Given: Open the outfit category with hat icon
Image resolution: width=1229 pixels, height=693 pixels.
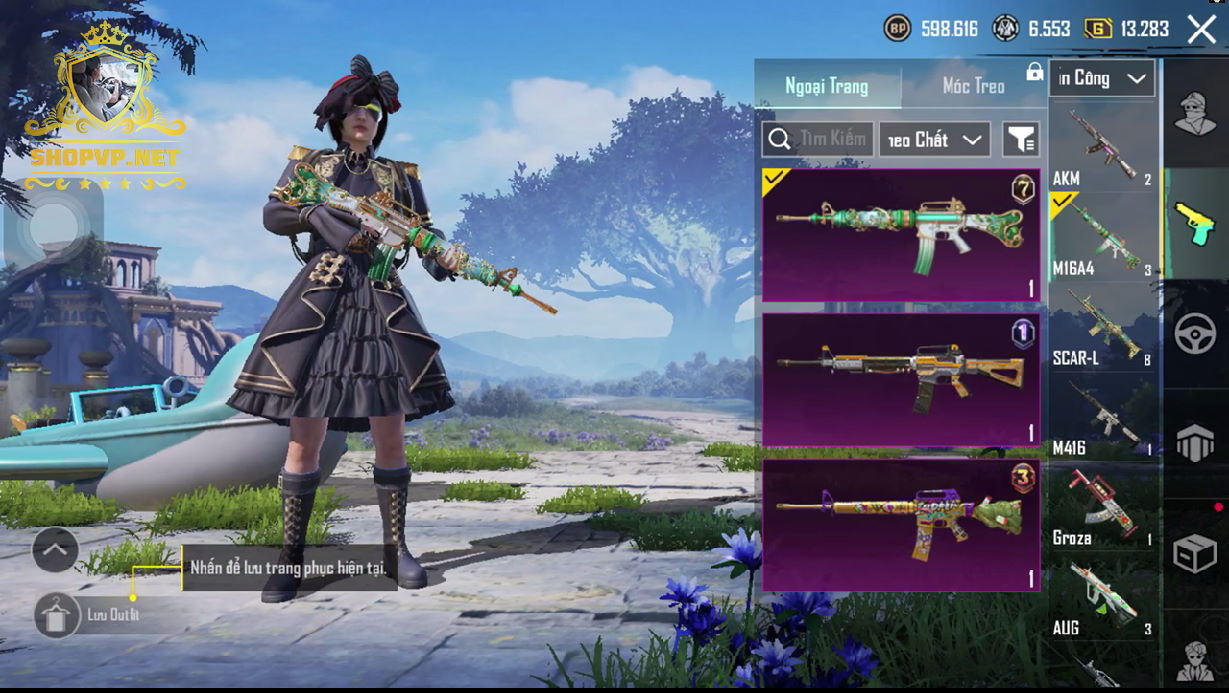Looking at the screenshot, I should [x=1194, y=113].
